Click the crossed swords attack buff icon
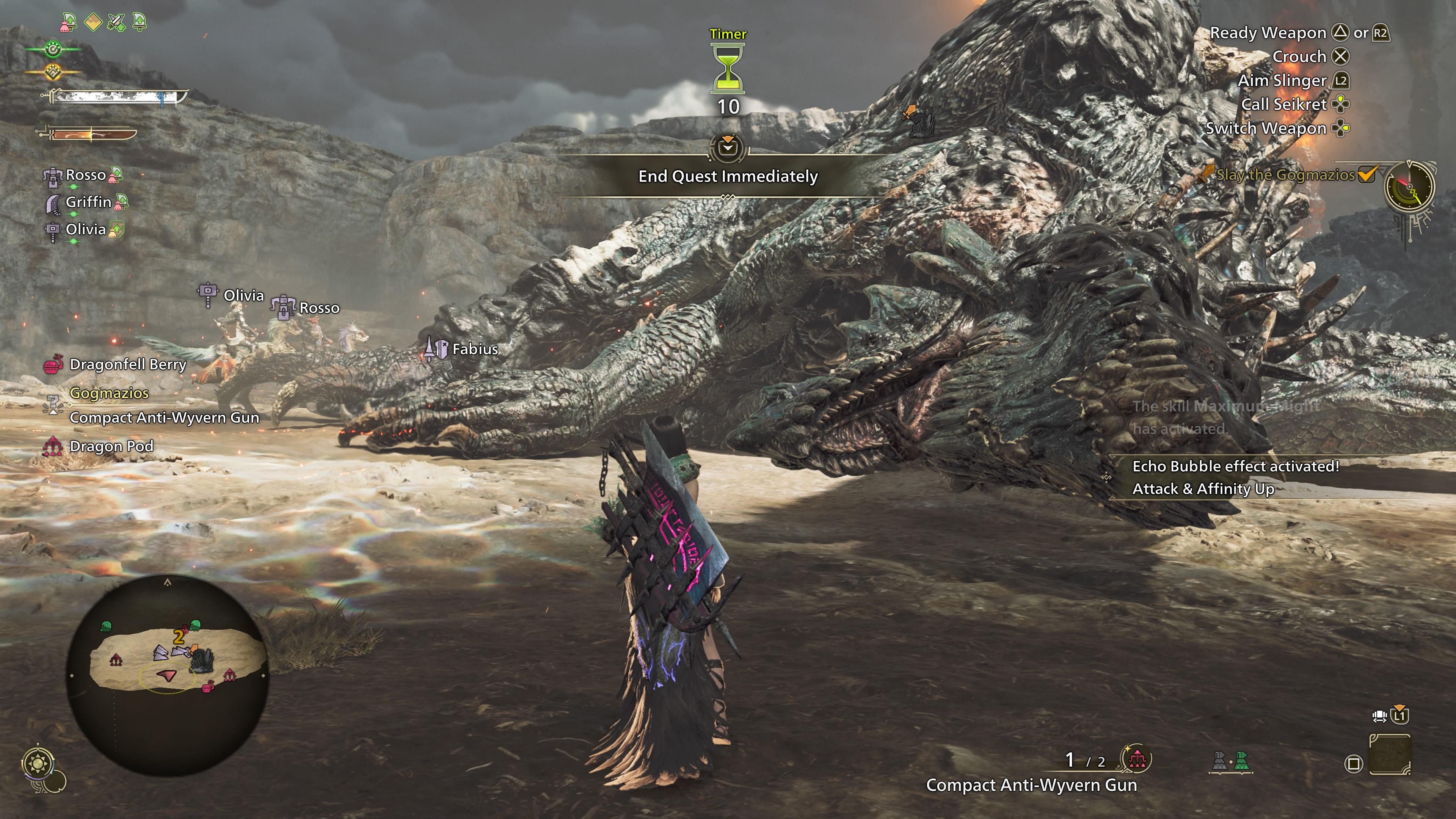1456x819 pixels. pyautogui.click(x=116, y=23)
